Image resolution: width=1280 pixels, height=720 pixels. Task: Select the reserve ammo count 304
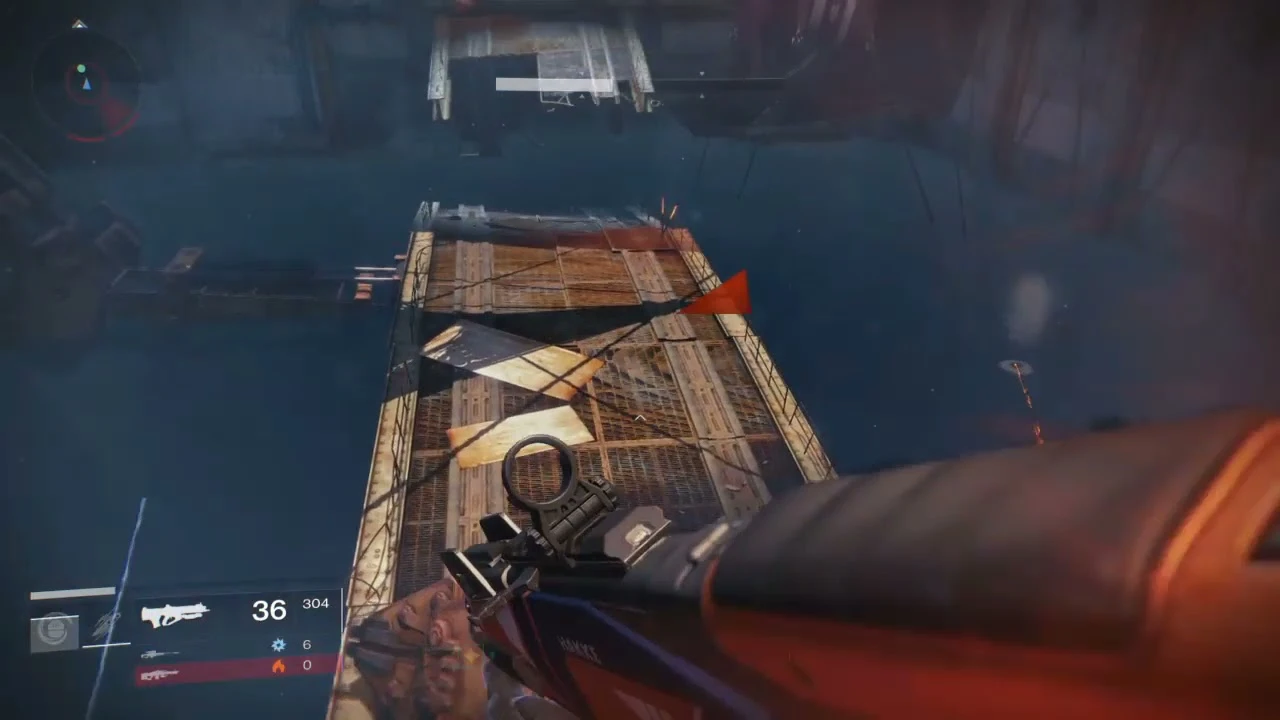pos(316,603)
